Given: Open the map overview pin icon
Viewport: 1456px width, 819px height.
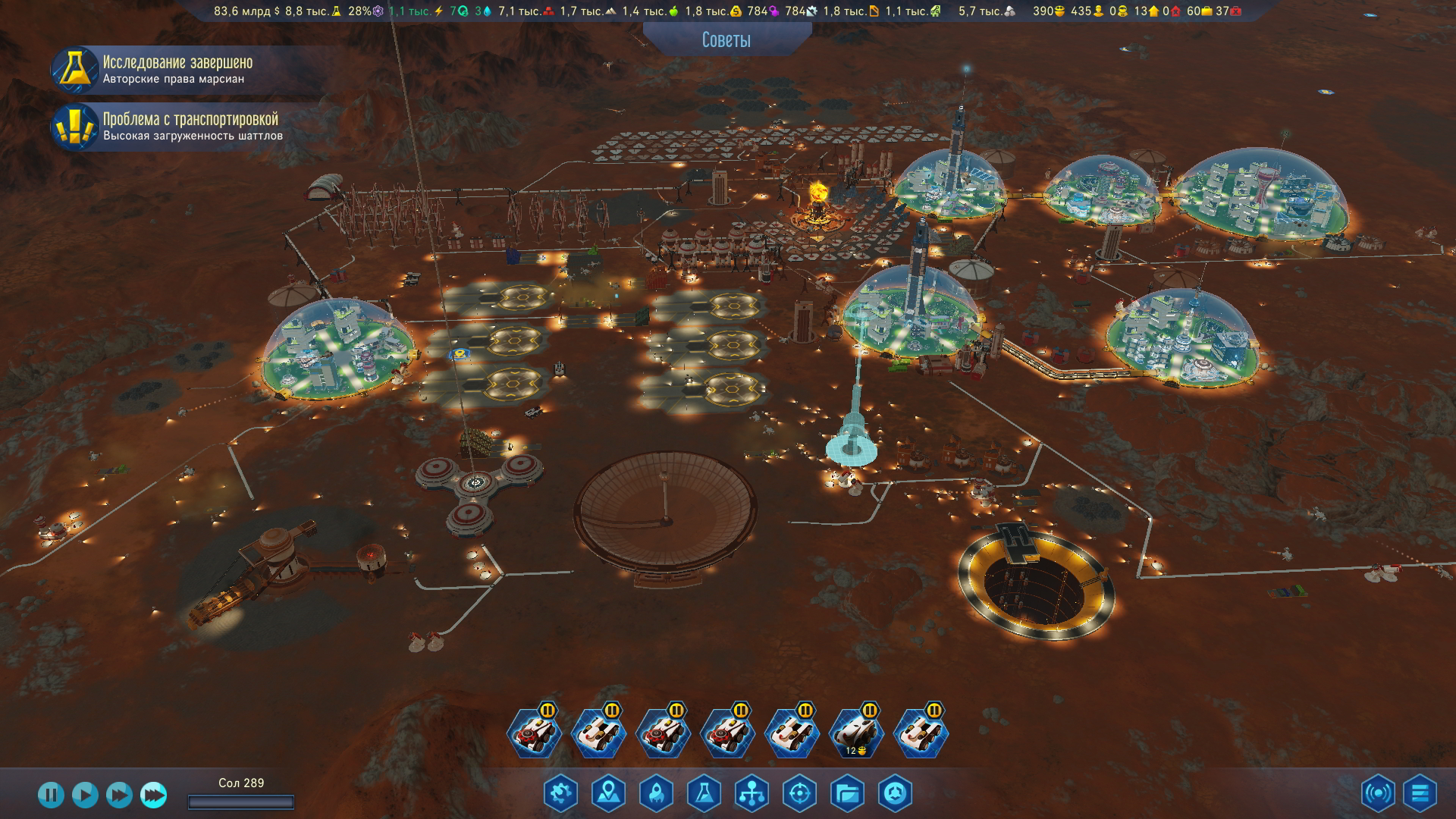Looking at the screenshot, I should click(x=609, y=794).
